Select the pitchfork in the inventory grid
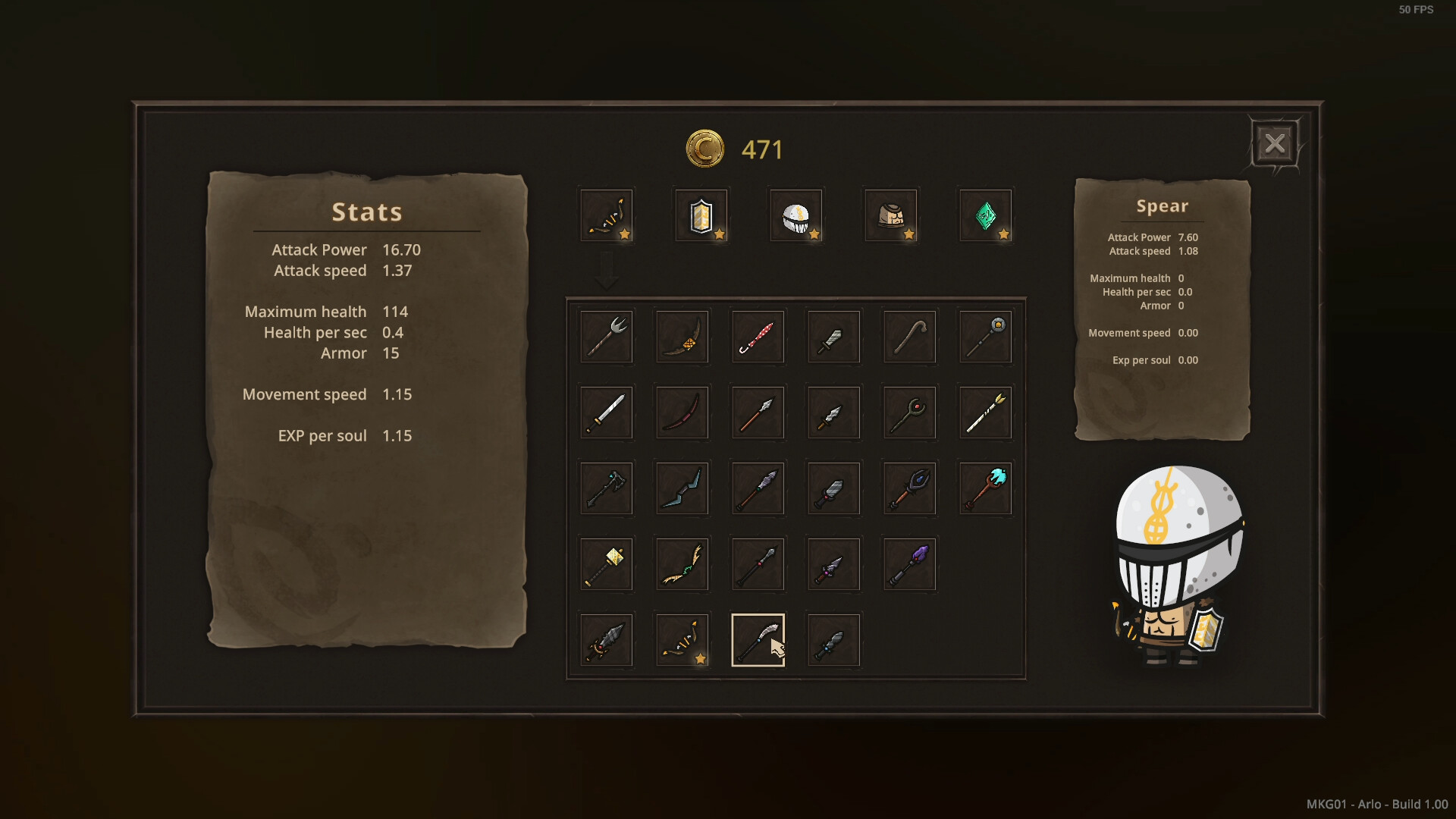 coord(606,337)
